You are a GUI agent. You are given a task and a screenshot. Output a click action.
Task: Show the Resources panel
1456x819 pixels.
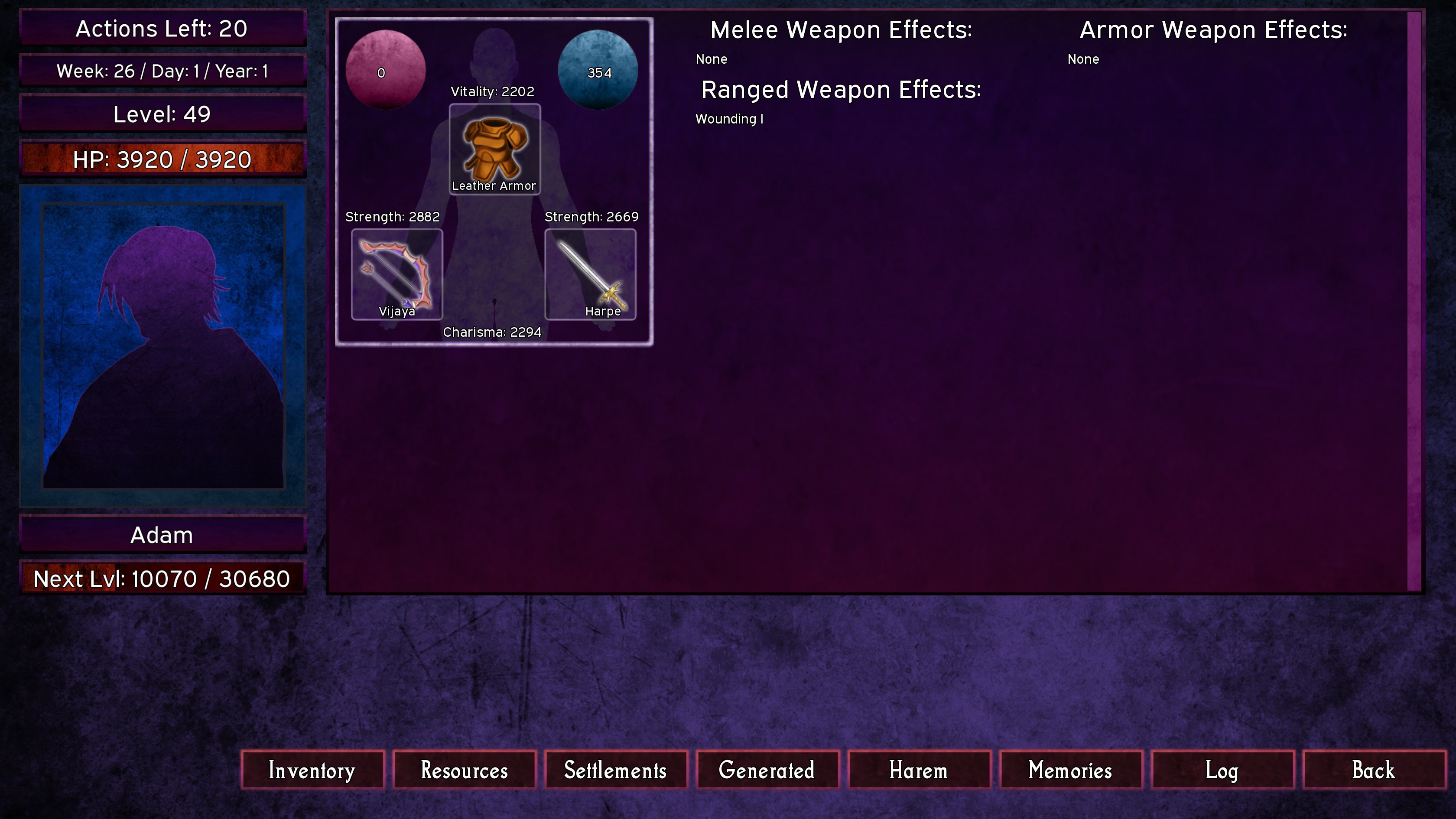click(x=464, y=770)
